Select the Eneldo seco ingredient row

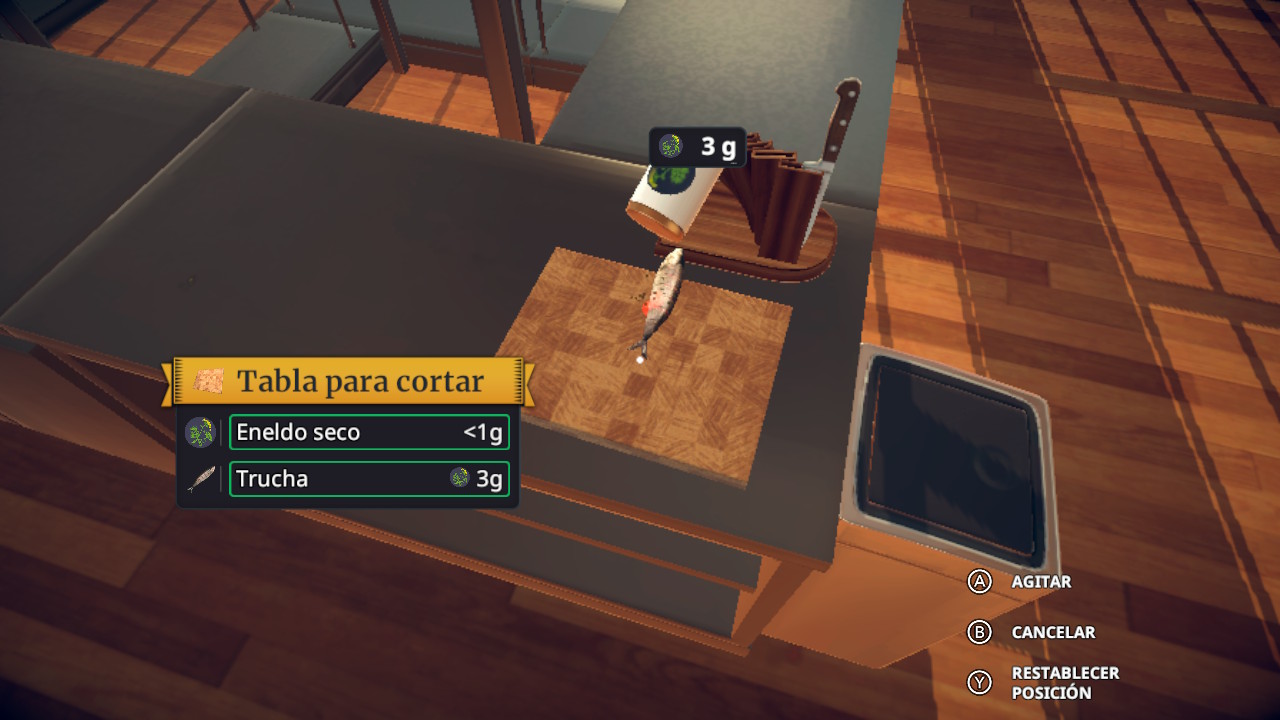[369, 433]
